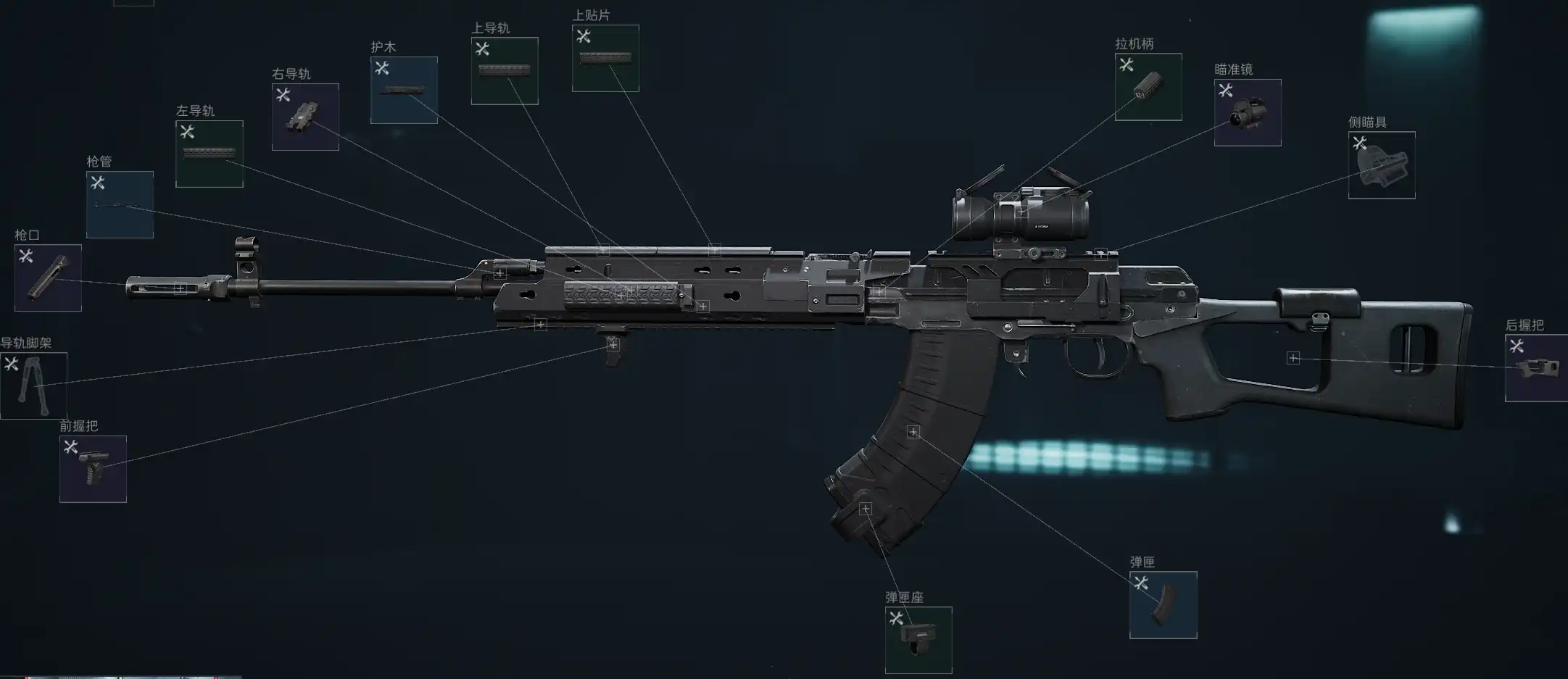The width and height of the screenshot is (1568, 679).
Task: Choose the 前握把 foregrip slot
Action: tap(93, 469)
